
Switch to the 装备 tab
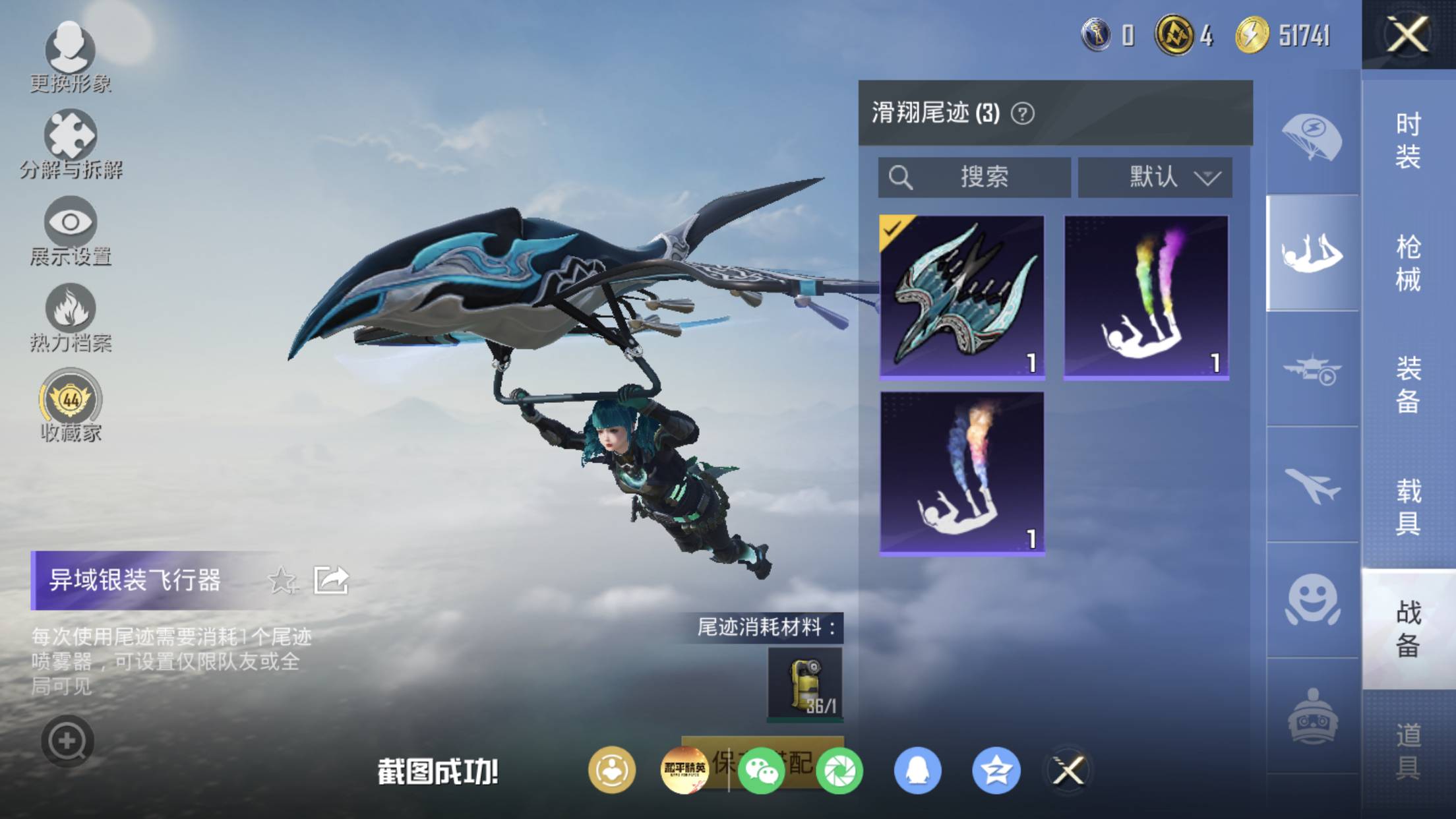pos(1408,384)
